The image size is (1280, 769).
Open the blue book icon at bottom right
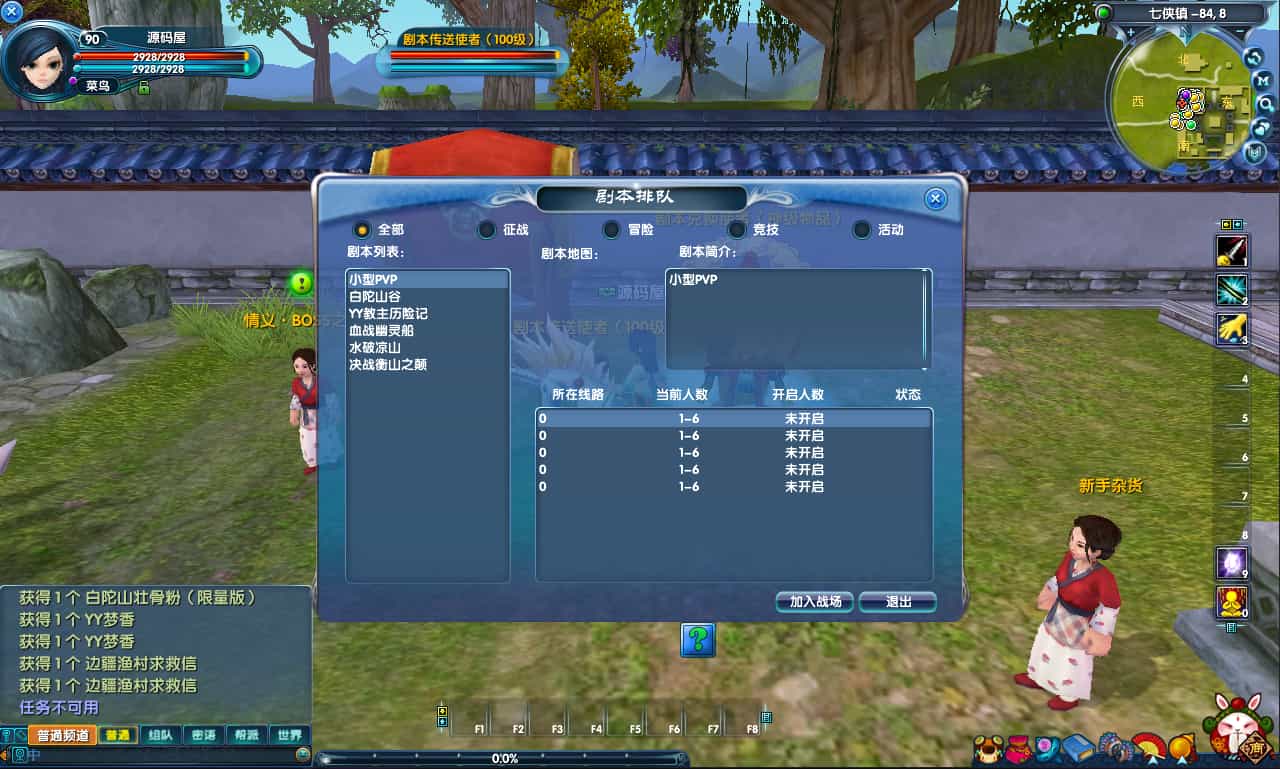(x=1078, y=747)
